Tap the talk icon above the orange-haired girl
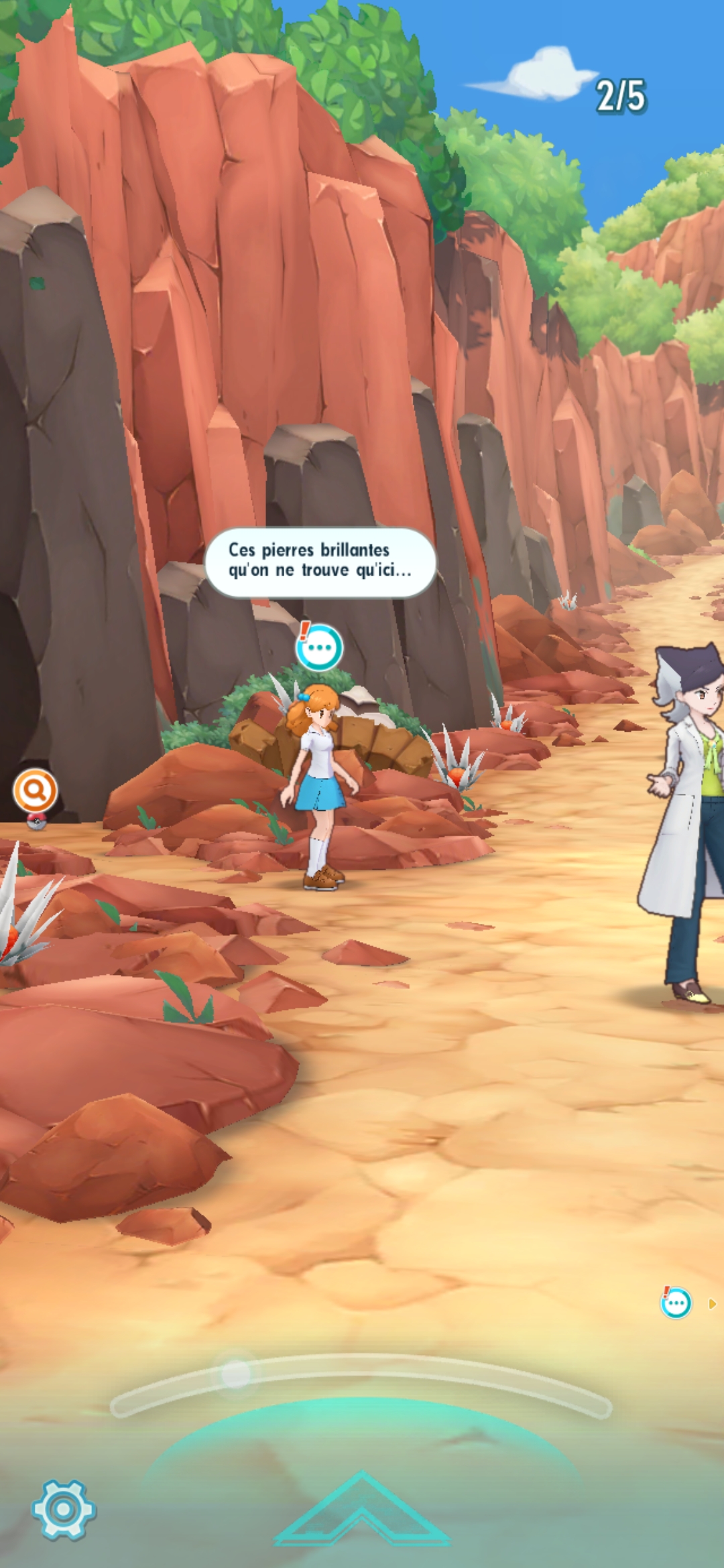This screenshot has width=724, height=1568. tap(319, 647)
